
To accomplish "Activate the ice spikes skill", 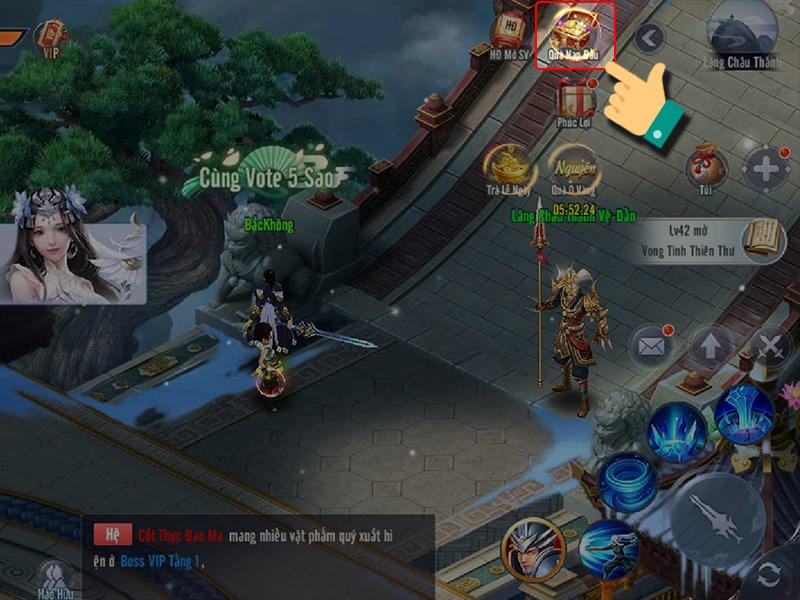I will click(x=677, y=431).
